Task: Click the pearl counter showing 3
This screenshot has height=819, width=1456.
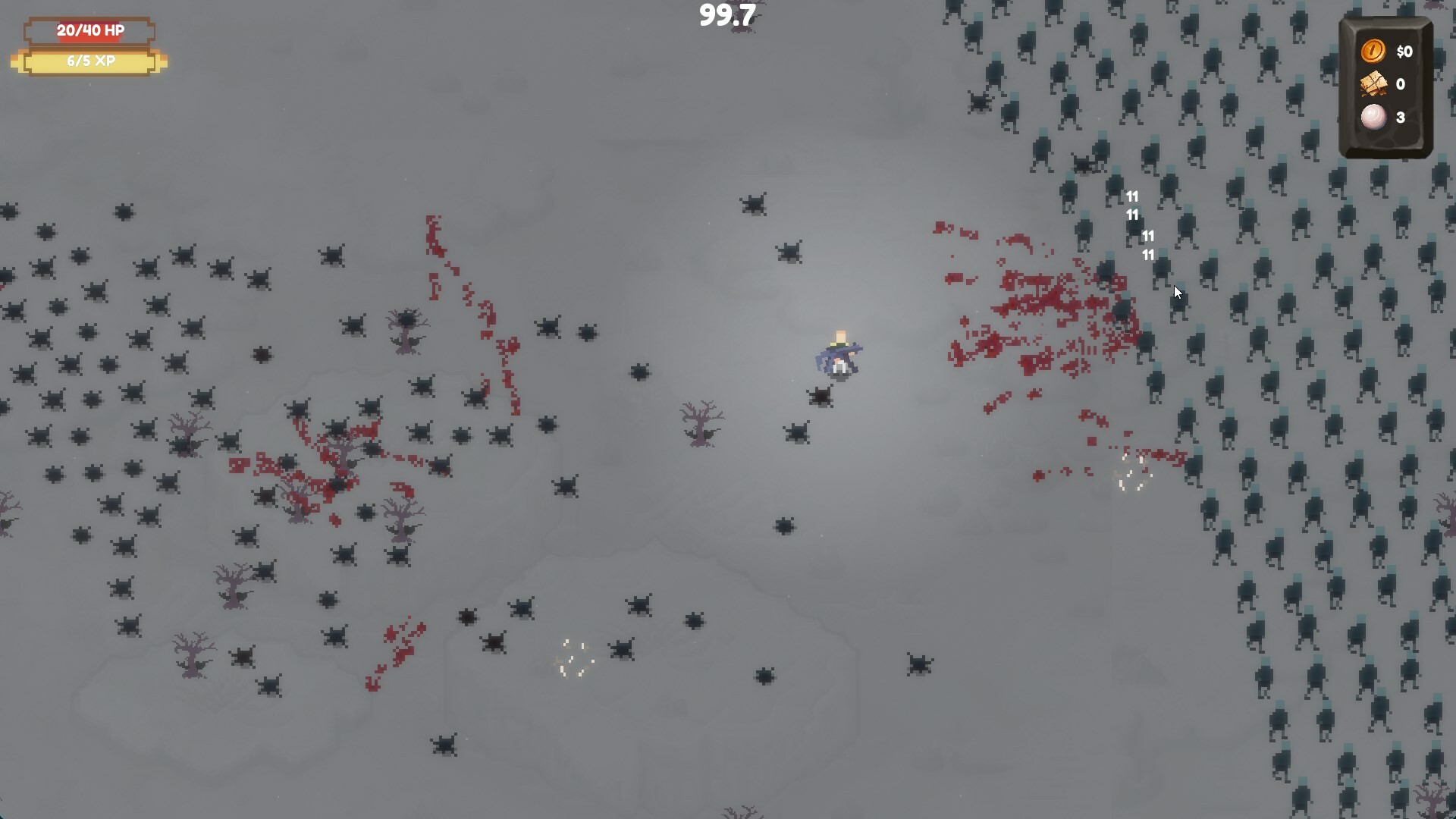Action: (1401, 118)
